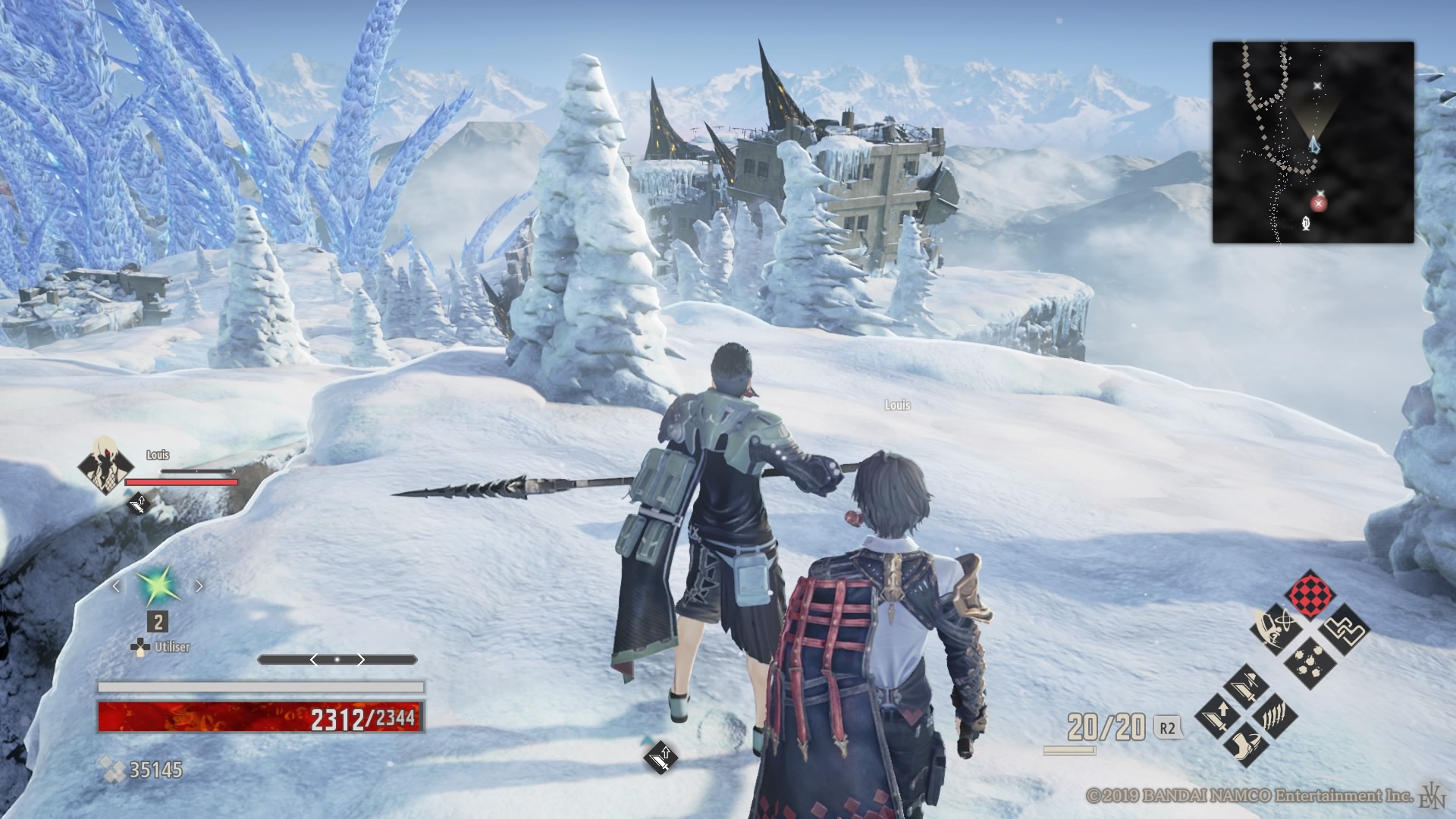Activate the interlocking chain-link gift

(1345, 629)
